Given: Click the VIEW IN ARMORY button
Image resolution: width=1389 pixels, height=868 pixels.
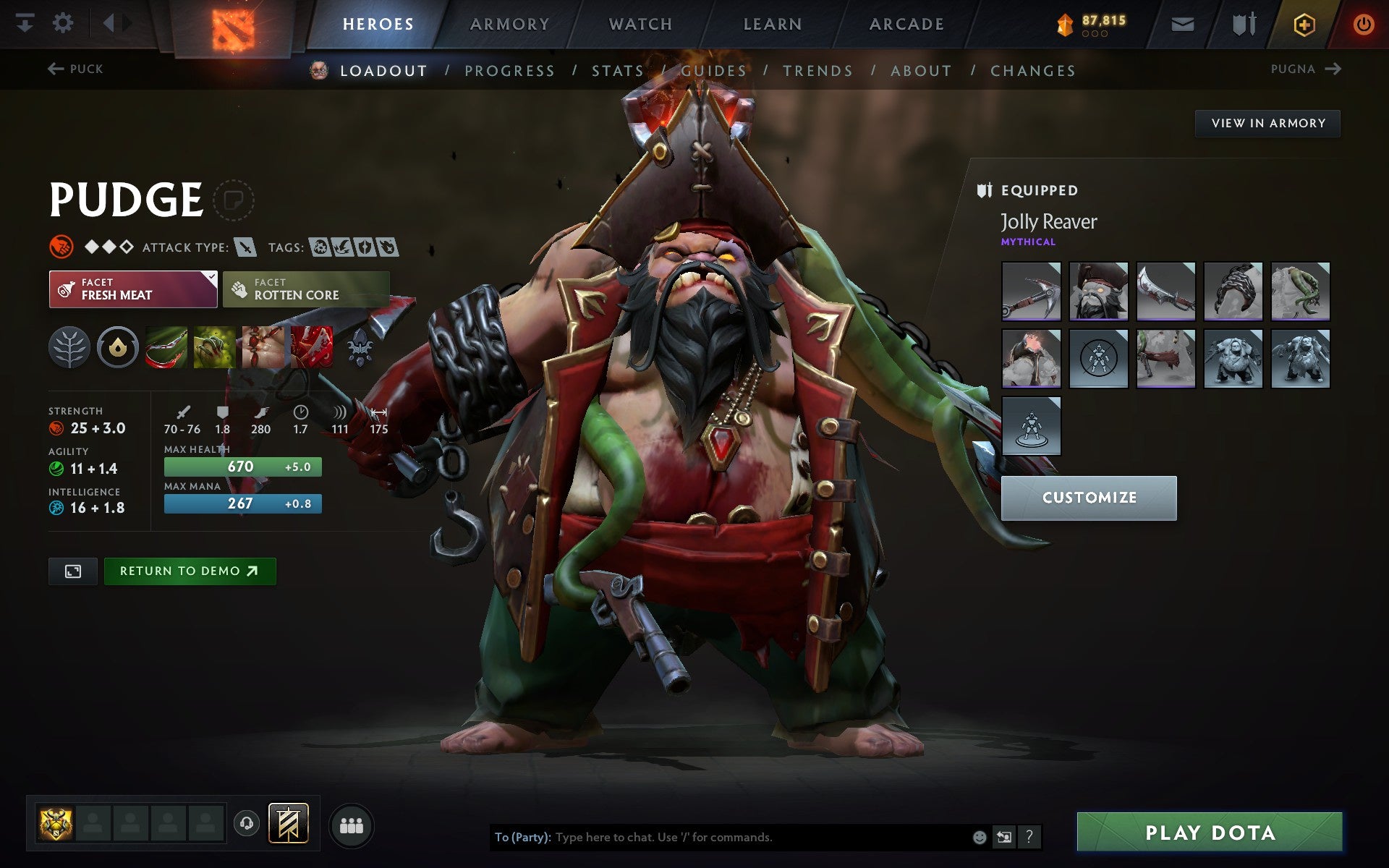Looking at the screenshot, I should (x=1268, y=123).
